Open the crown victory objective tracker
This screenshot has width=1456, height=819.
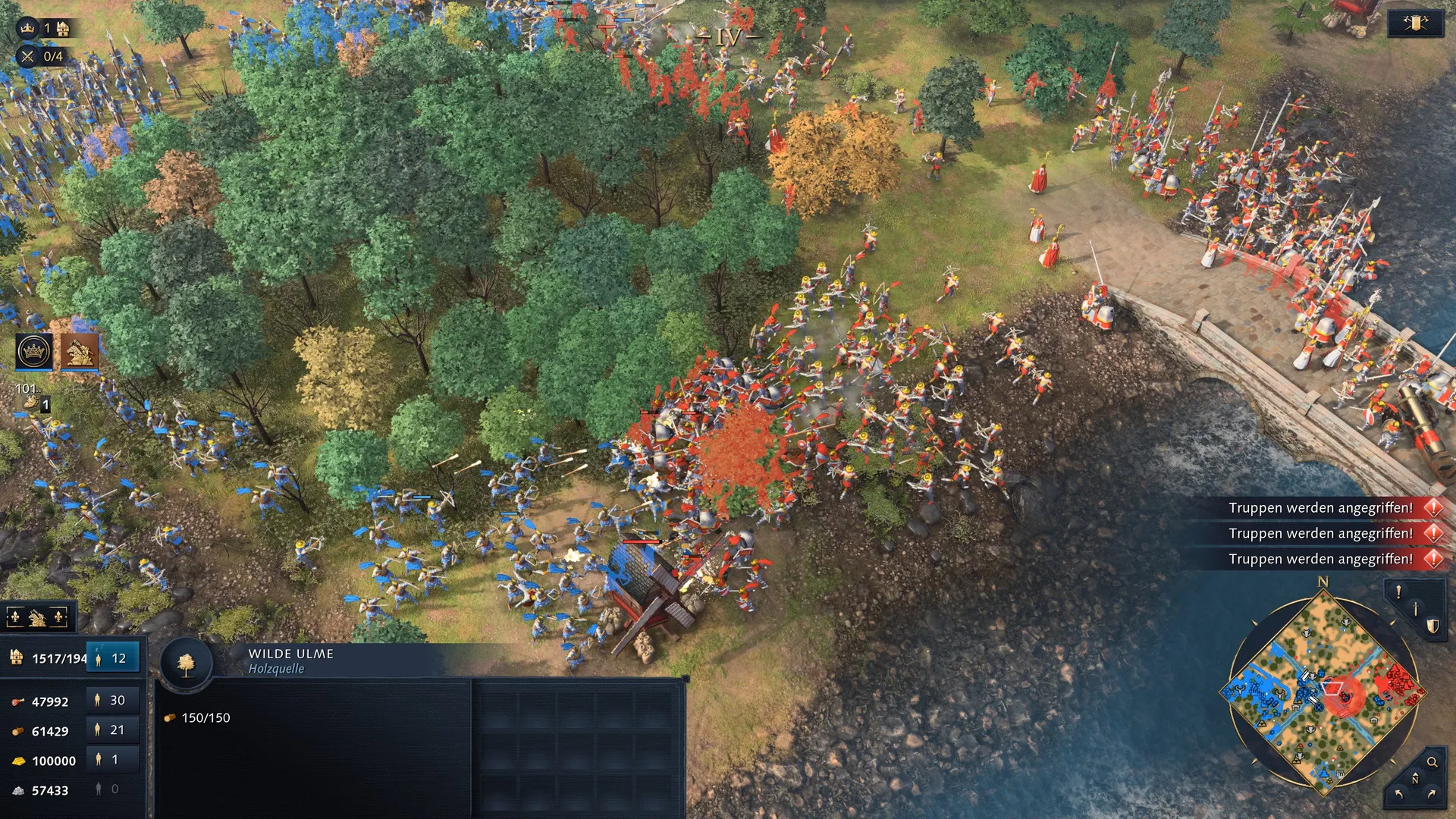click(28, 28)
